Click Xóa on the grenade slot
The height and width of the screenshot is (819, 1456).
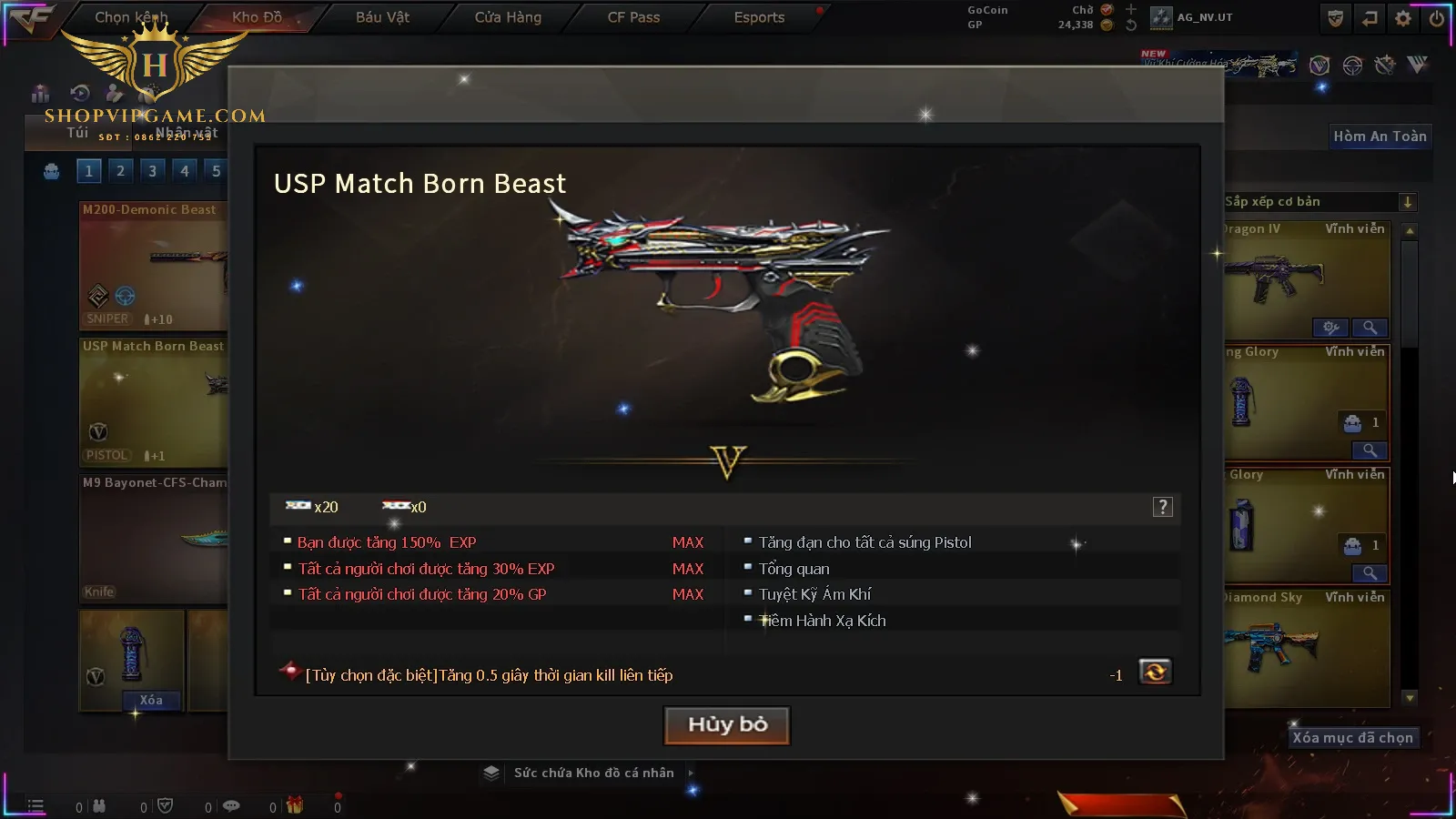151,700
